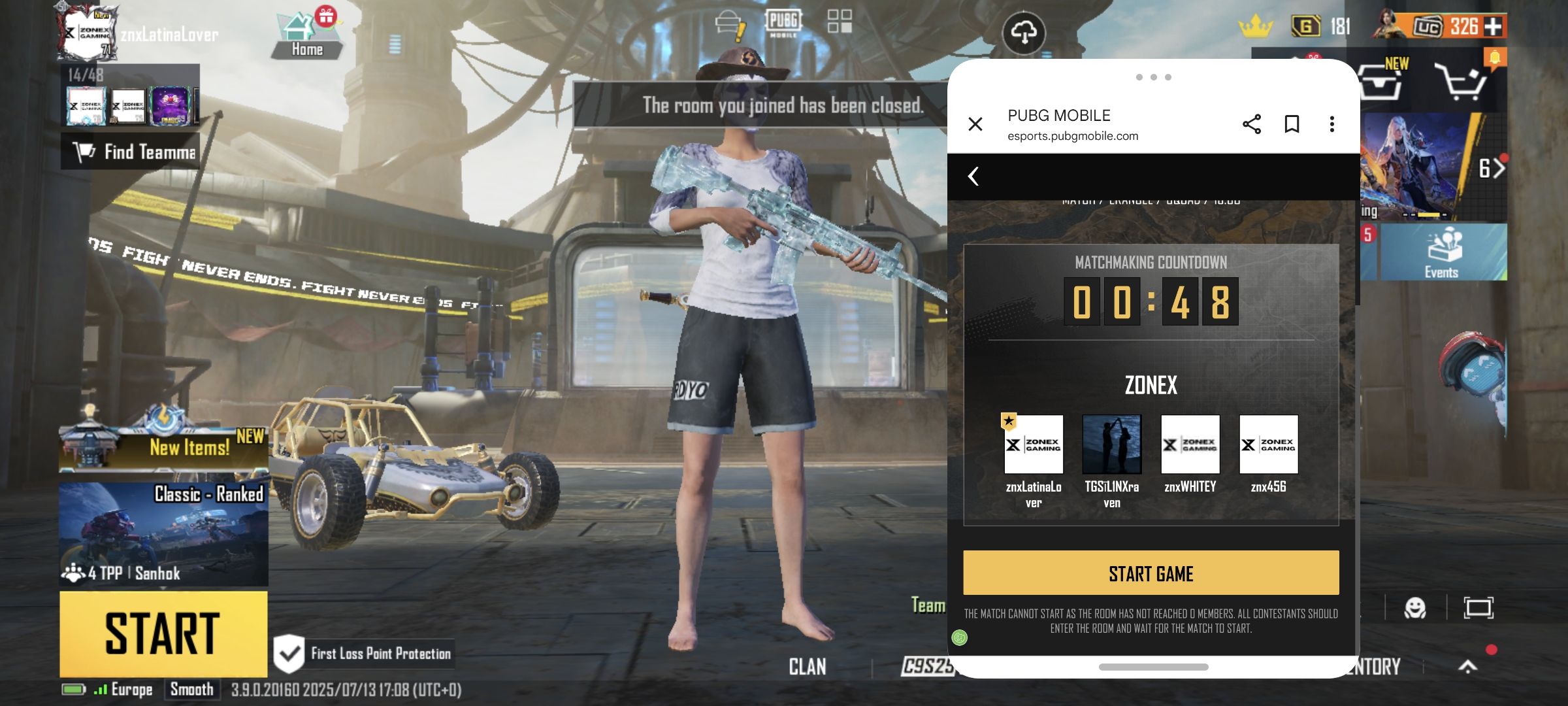1568x706 pixels.
Task: Open the Home button with gift
Action: point(306,36)
